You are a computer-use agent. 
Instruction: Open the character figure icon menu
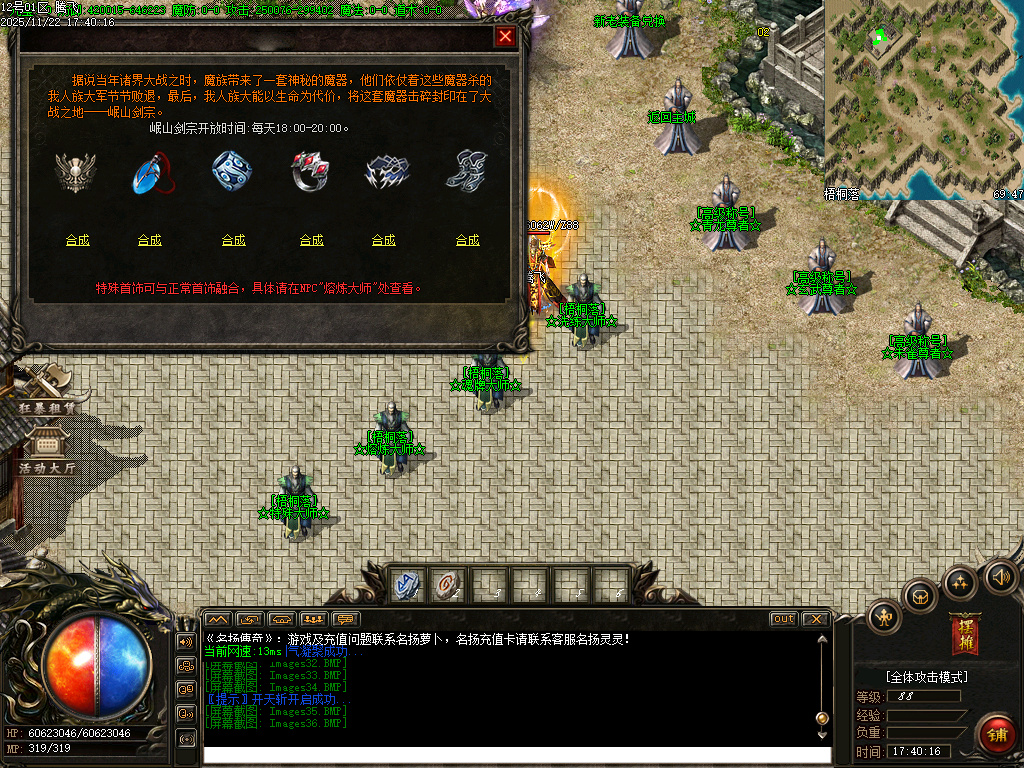coord(885,617)
